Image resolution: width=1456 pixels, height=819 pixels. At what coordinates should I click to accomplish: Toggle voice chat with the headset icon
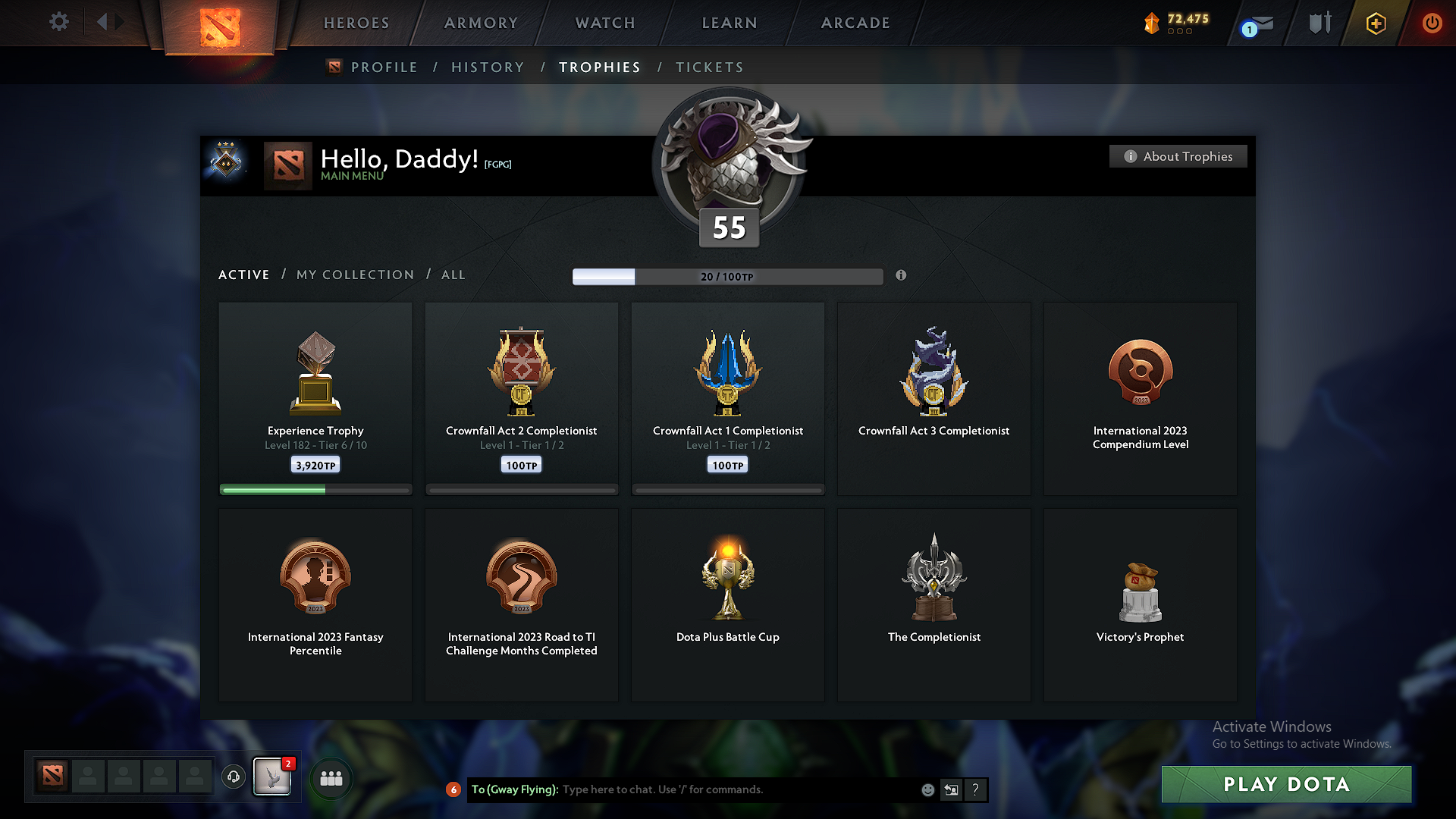pos(234,777)
